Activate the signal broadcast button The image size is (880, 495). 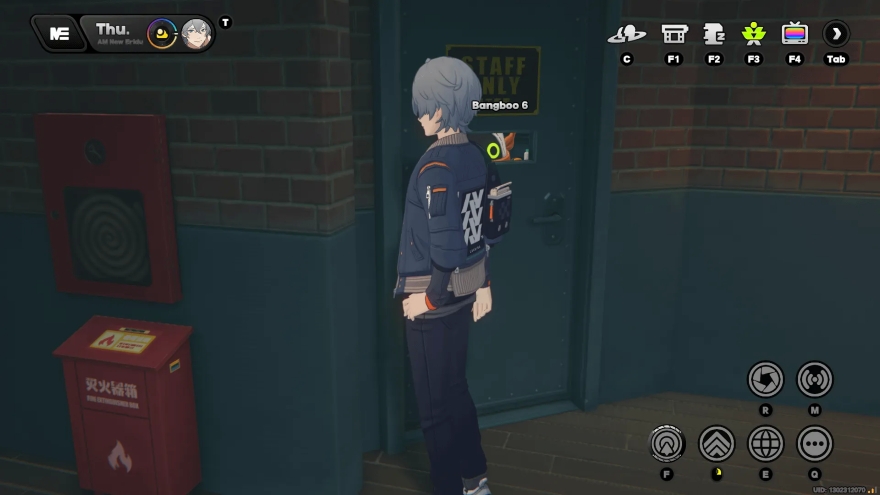click(814, 379)
